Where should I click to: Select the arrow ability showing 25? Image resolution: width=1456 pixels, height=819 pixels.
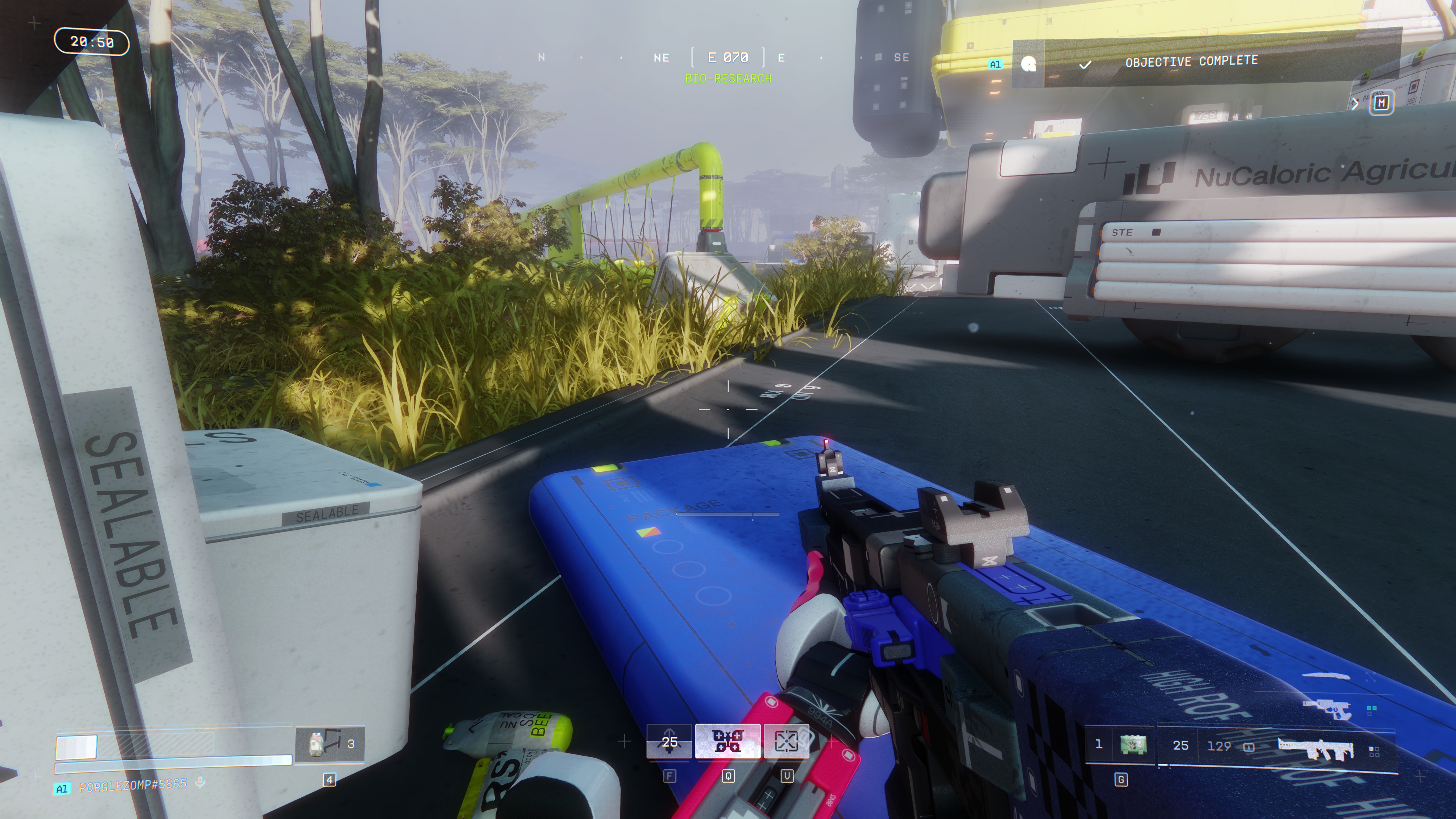click(x=669, y=741)
